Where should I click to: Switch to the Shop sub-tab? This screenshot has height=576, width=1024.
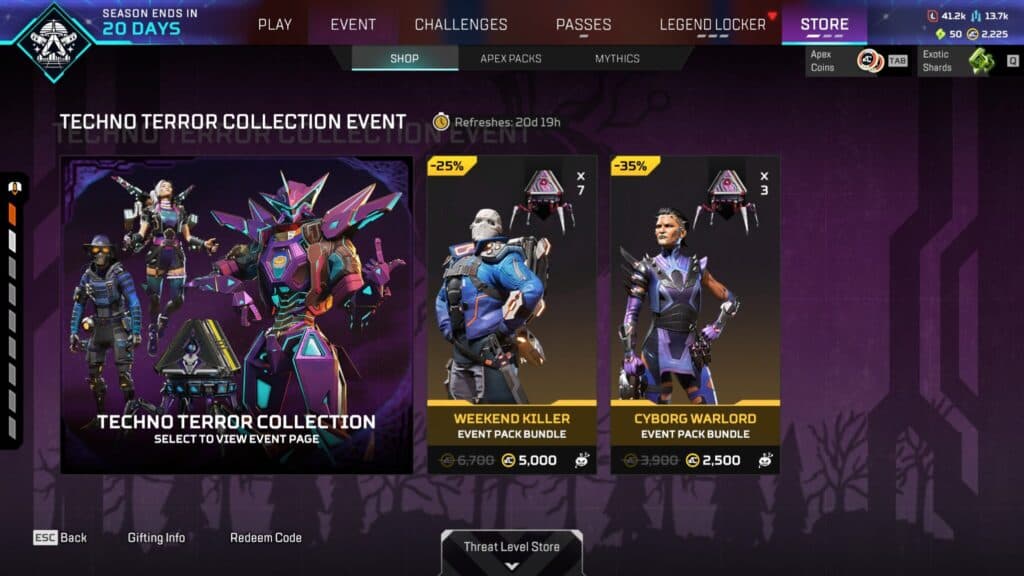click(404, 58)
